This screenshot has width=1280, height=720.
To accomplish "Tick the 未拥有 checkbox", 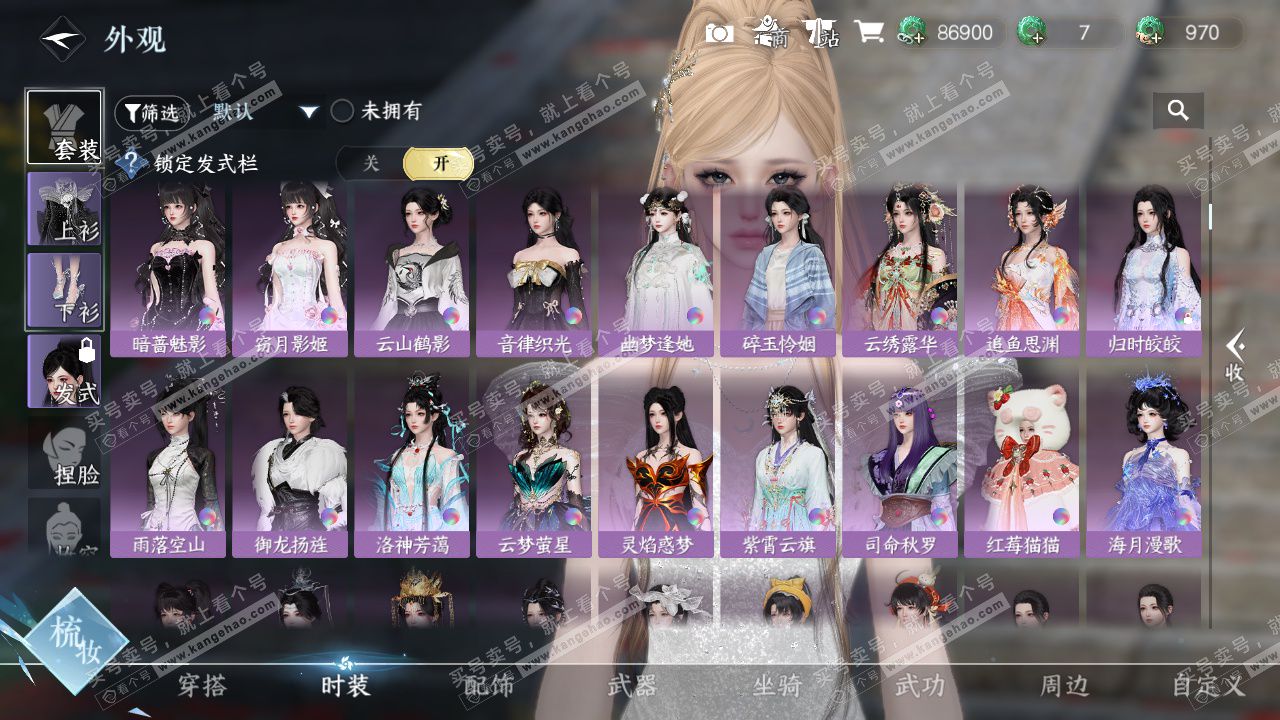I will pos(343,111).
